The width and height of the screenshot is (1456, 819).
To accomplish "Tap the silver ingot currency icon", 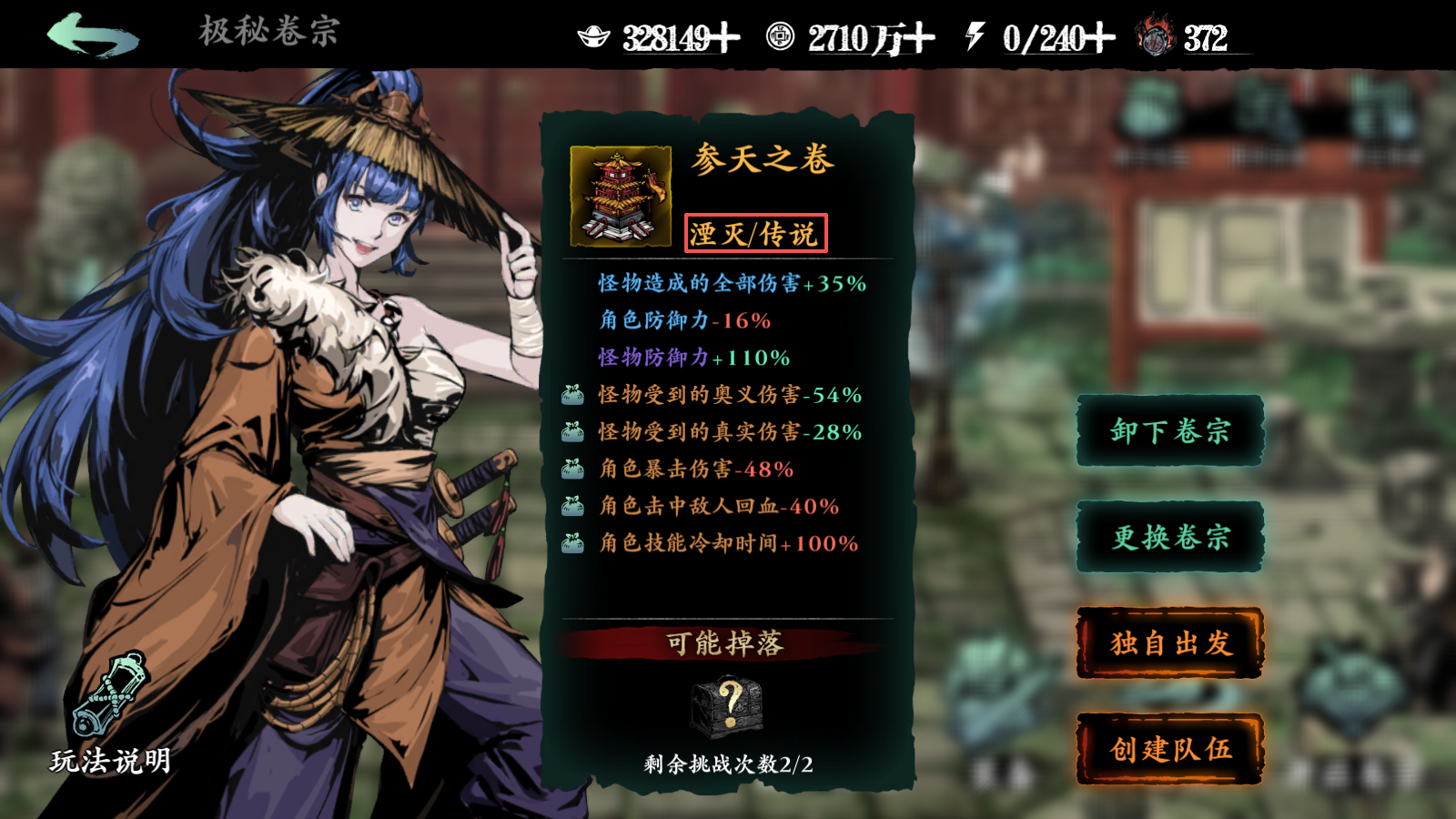I will (594, 37).
